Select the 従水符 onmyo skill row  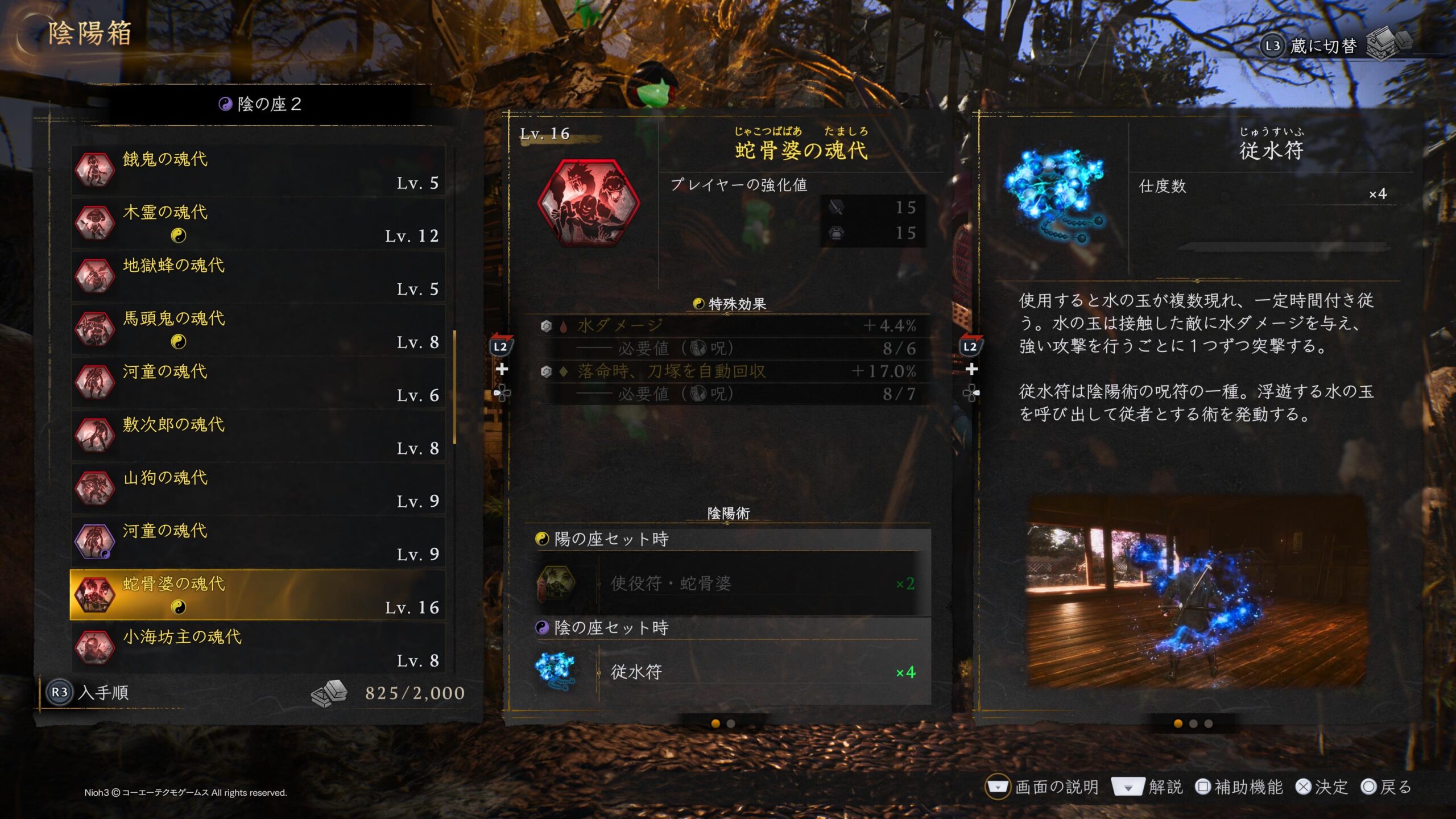point(733,672)
